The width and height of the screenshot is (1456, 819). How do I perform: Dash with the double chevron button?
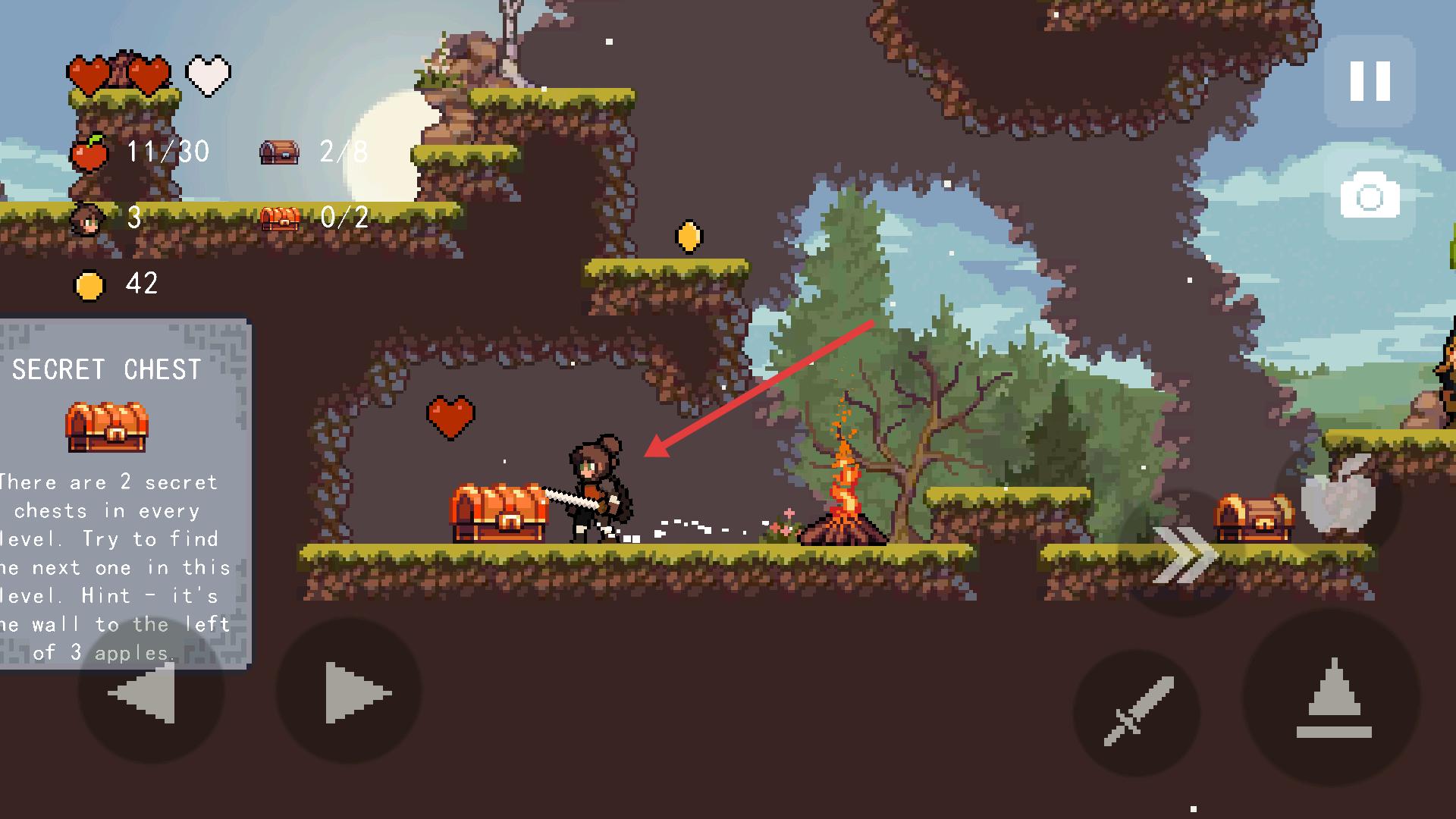pos(1183,554)
